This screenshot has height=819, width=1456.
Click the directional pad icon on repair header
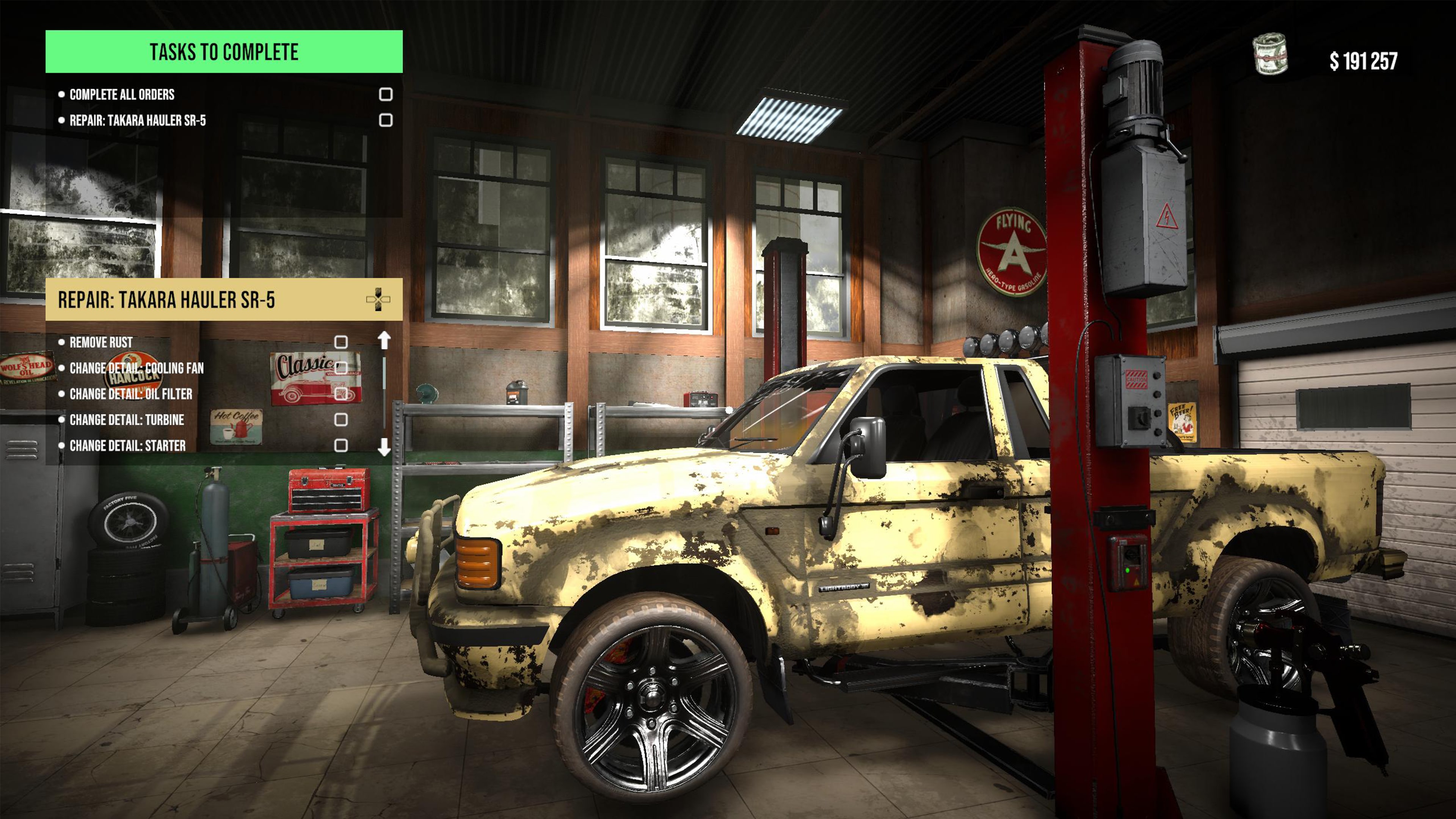click(x=378, y=300)
